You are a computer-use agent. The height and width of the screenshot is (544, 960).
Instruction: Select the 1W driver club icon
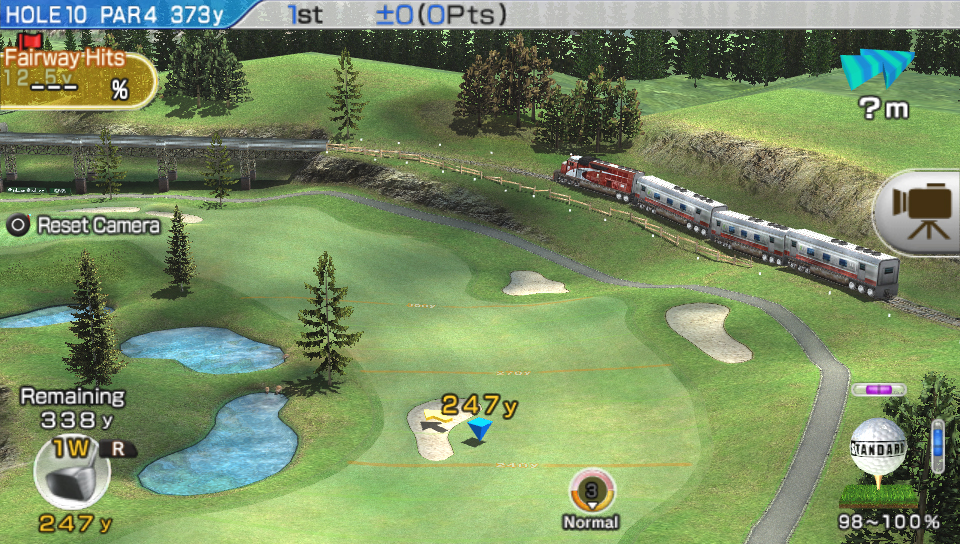pos(72,475)
